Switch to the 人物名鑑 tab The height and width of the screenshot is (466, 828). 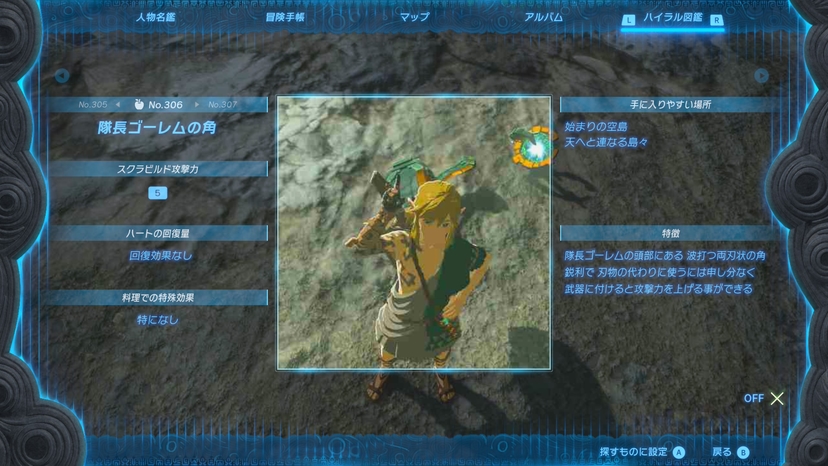pos(155,17)
